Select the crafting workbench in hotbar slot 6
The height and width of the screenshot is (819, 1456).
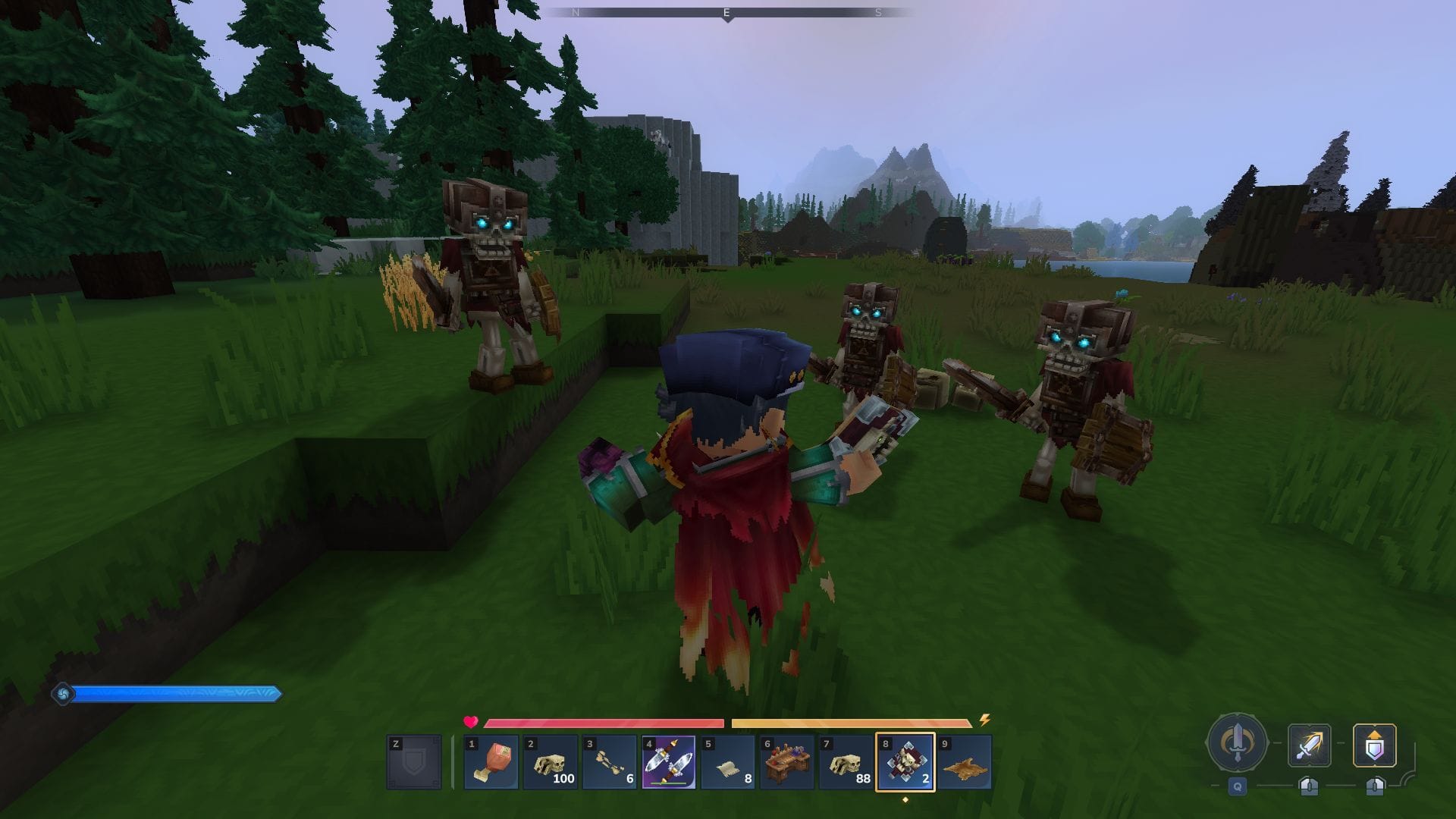coord(786,762)
